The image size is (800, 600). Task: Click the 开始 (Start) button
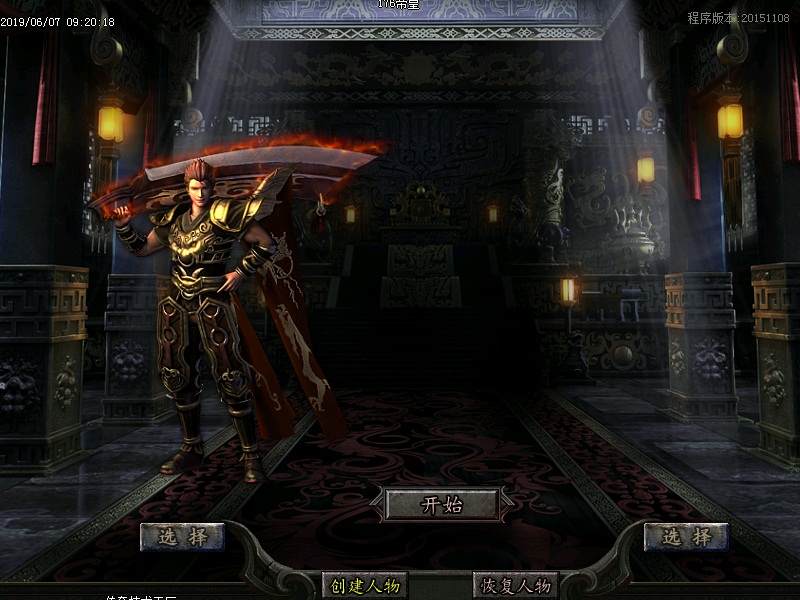point(442,505)
